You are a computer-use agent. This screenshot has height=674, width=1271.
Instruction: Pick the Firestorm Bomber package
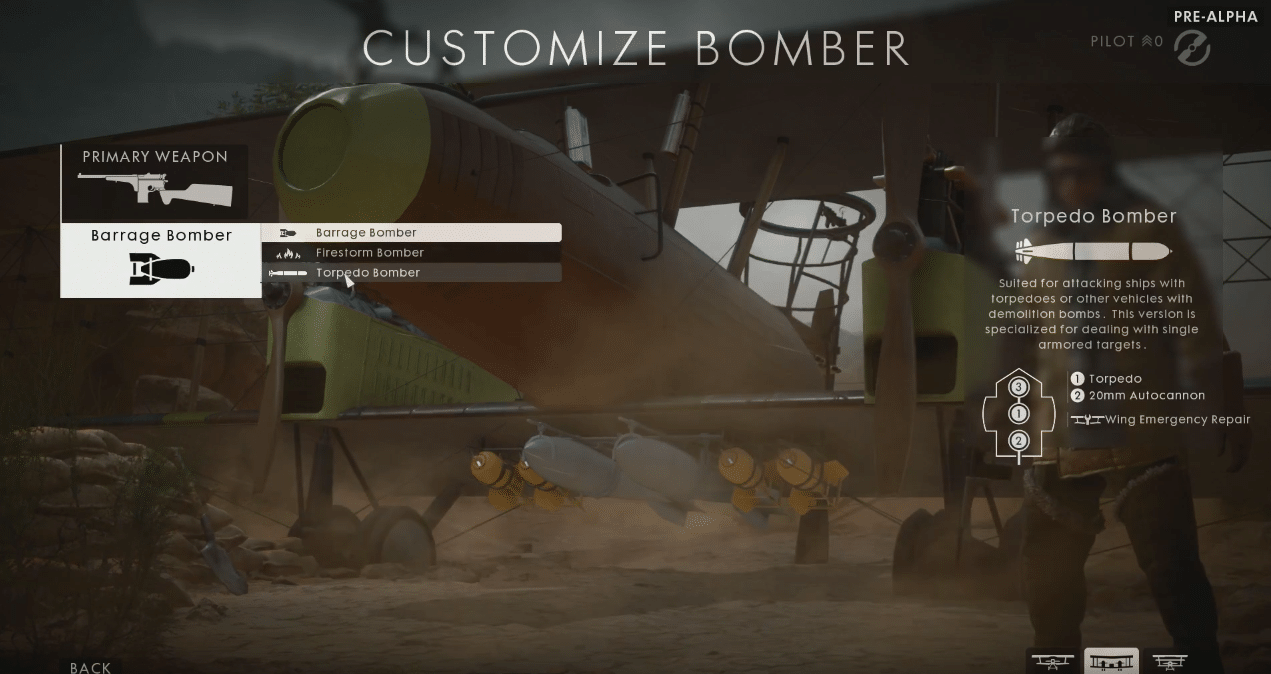pos(411,253)
